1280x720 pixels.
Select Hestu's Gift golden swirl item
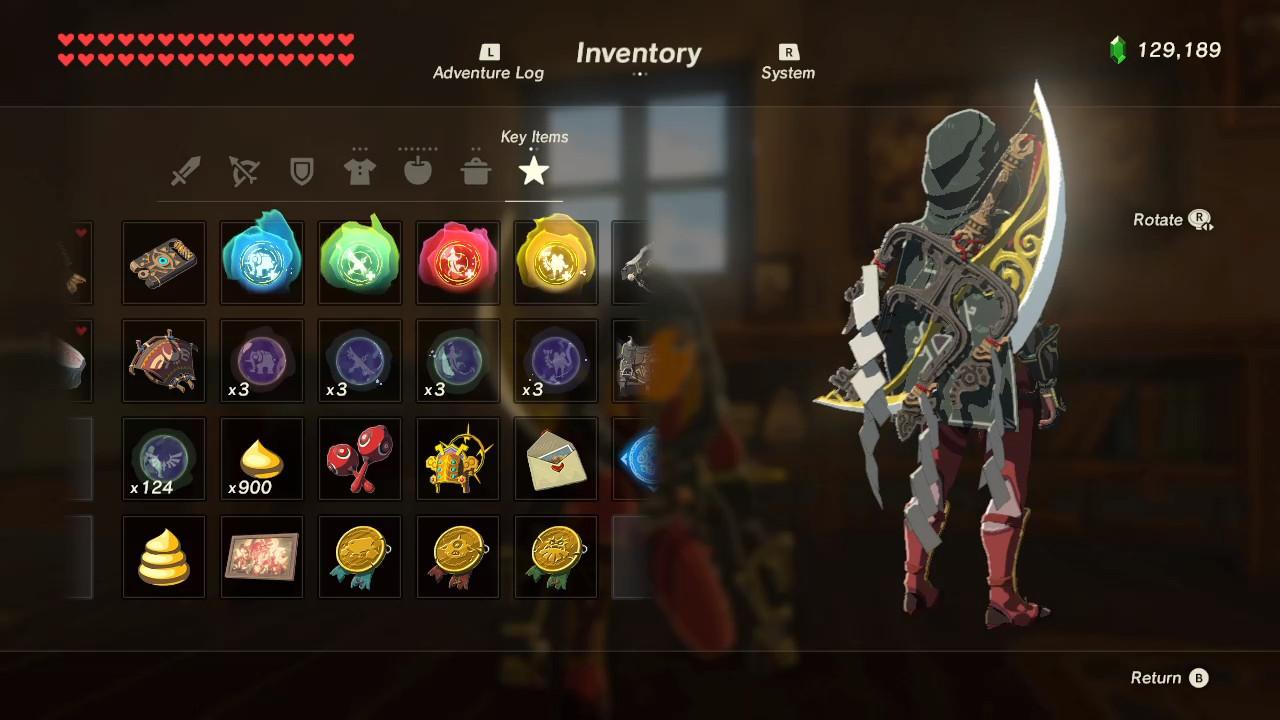[x=163, y=557]
